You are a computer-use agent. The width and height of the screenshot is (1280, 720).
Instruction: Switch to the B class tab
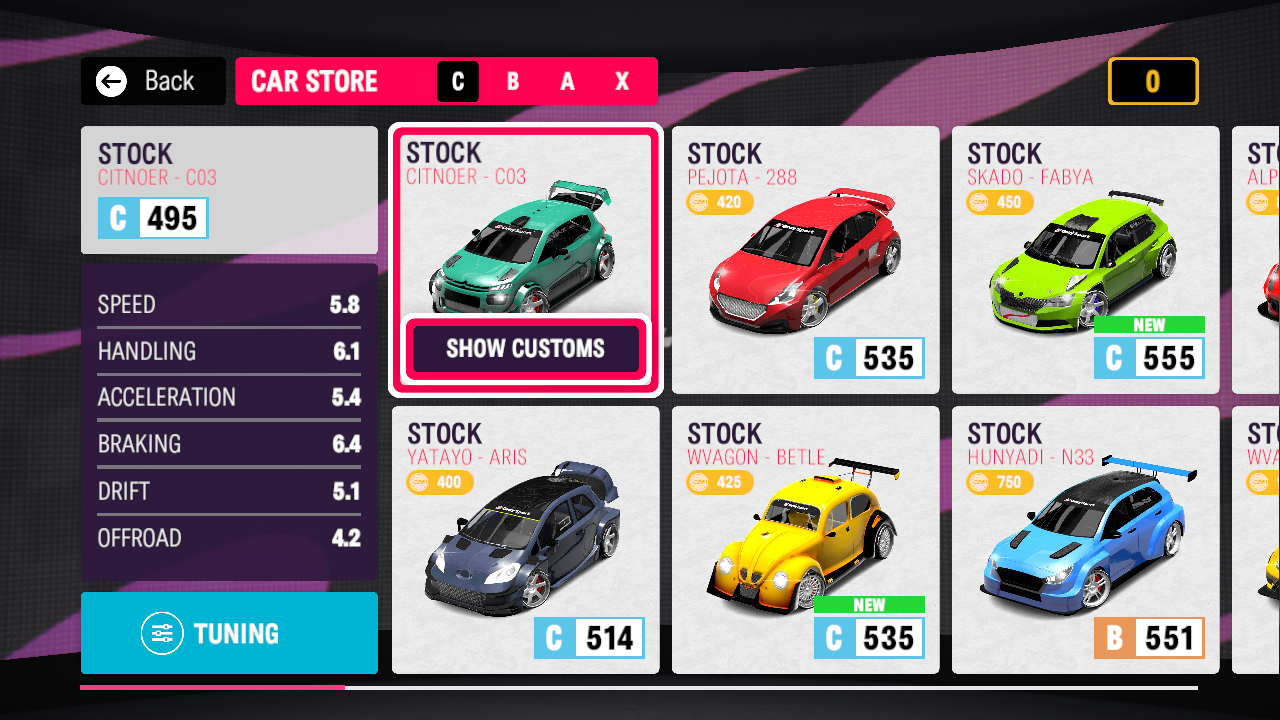513,82
